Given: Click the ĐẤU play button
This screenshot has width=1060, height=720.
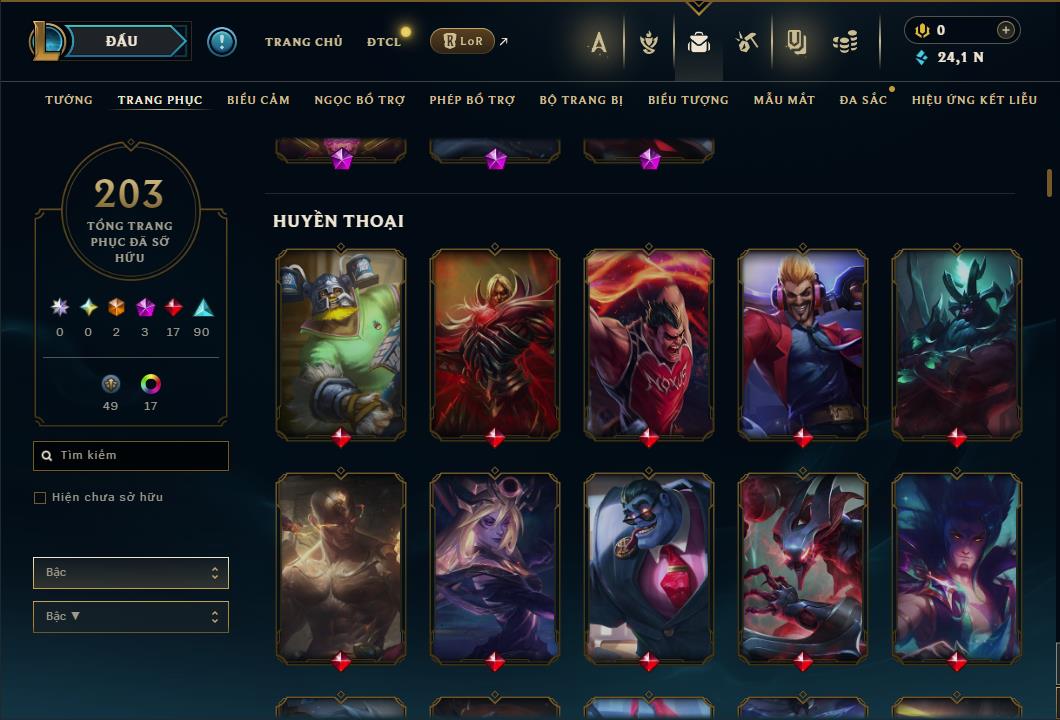Looking at the screenshot, I should (x=122, y=41).
